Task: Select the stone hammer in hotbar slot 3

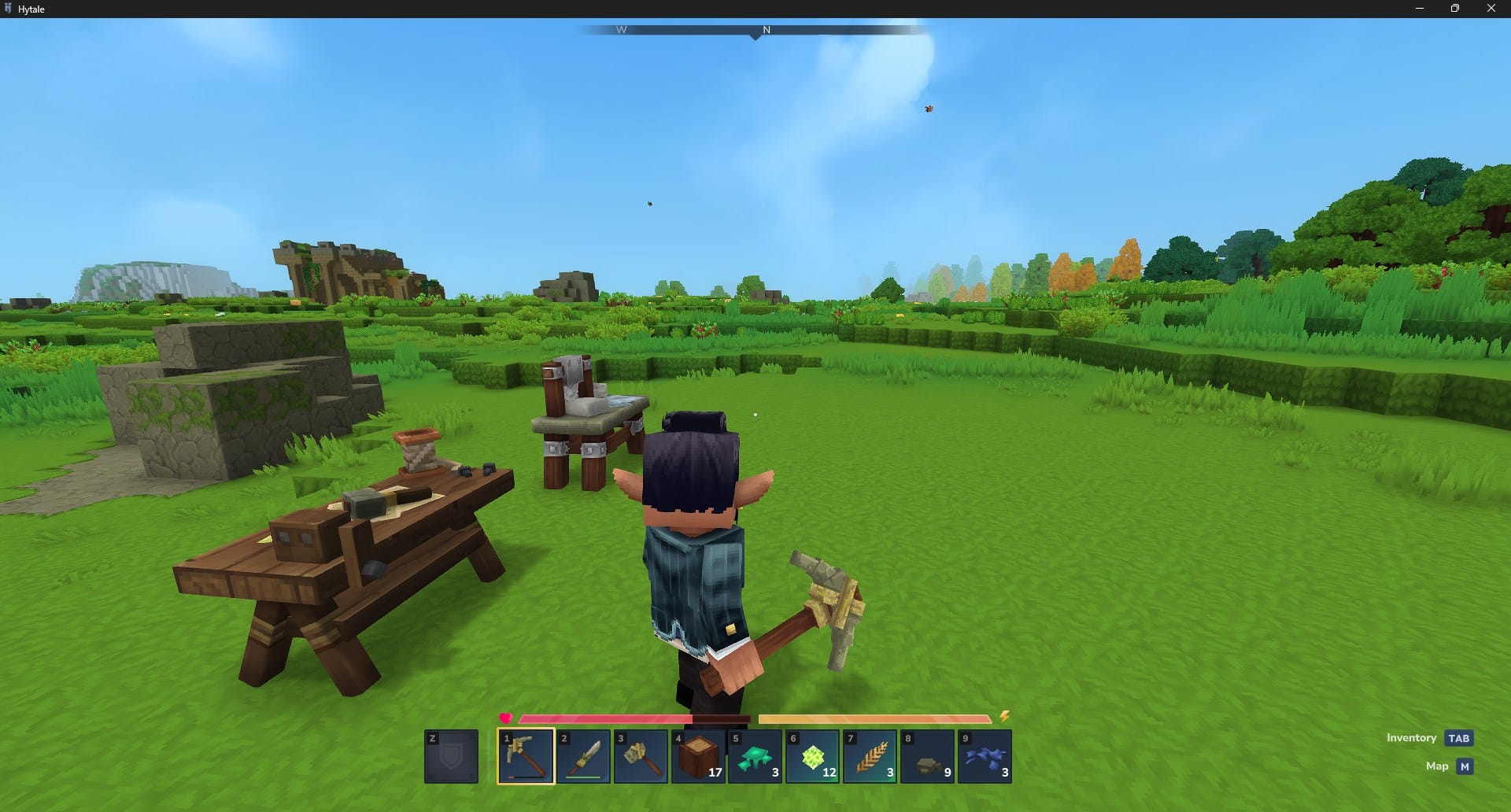Action: [x=641, y=757]
